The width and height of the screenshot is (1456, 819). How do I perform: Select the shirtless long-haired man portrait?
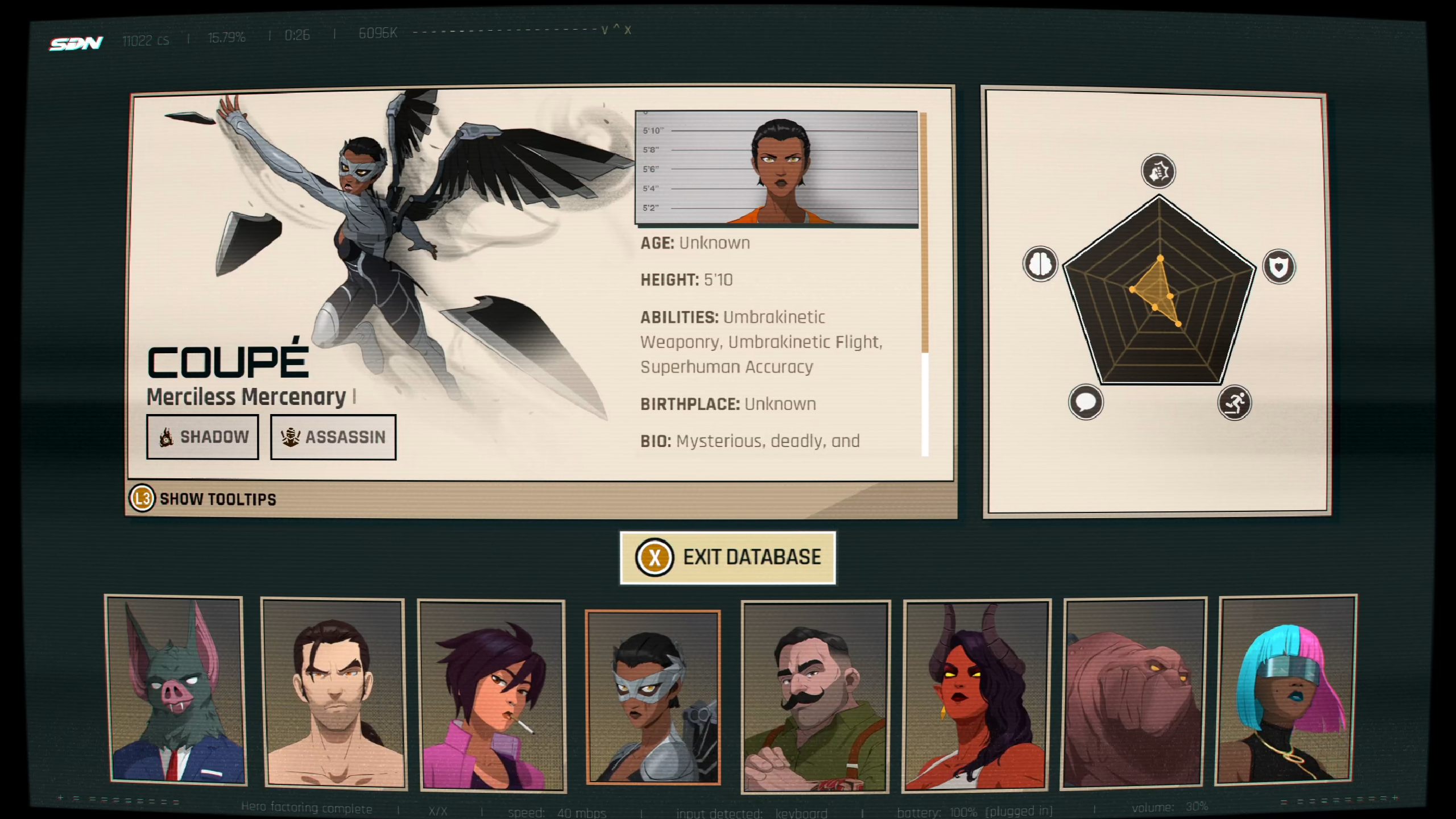[x=334, y=693]
